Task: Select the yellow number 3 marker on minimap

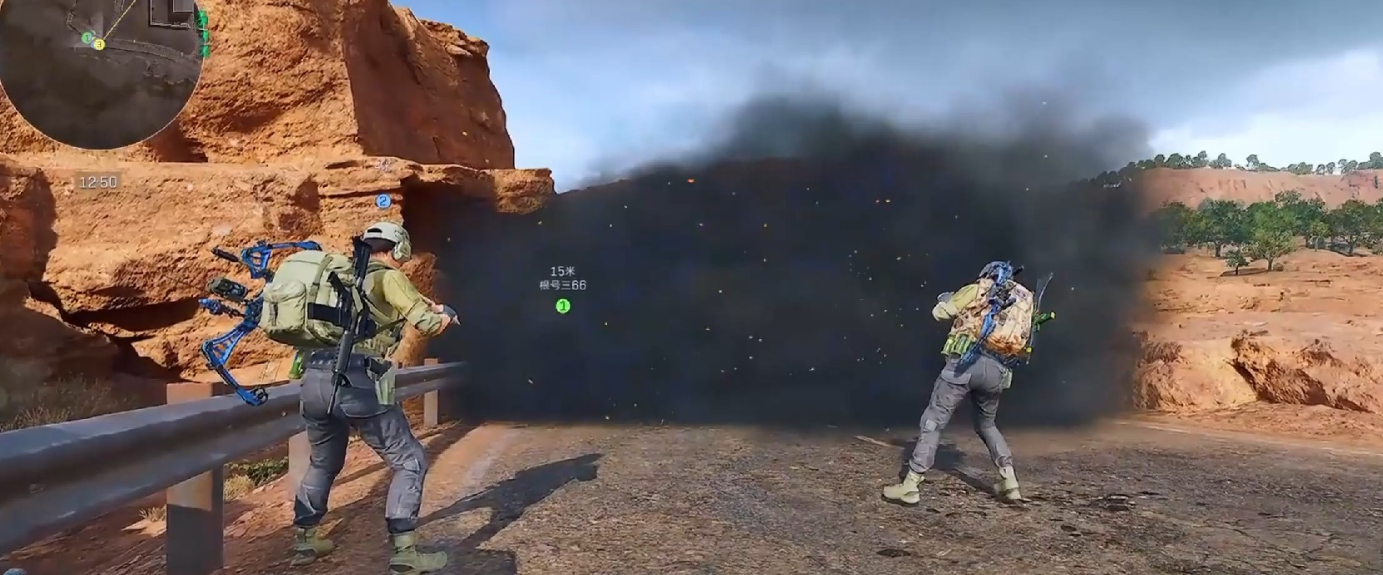Action: 99,44
